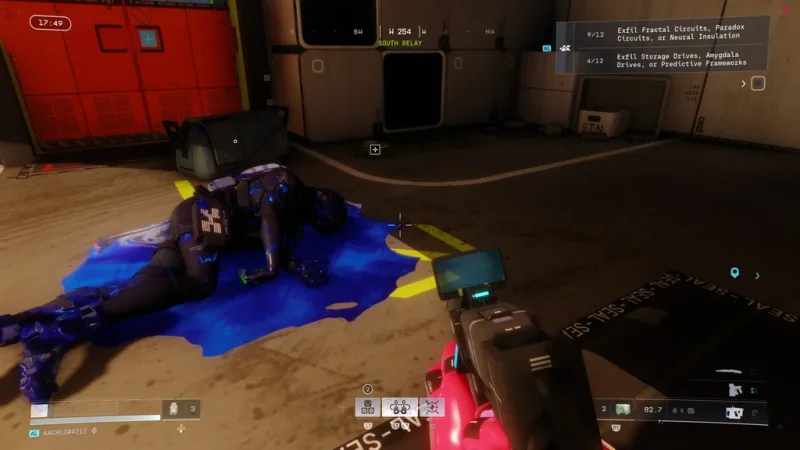This screenshot has height=450, width=800.
Task: Select the crossed-out third ability icon
Action: coord(431,407)
